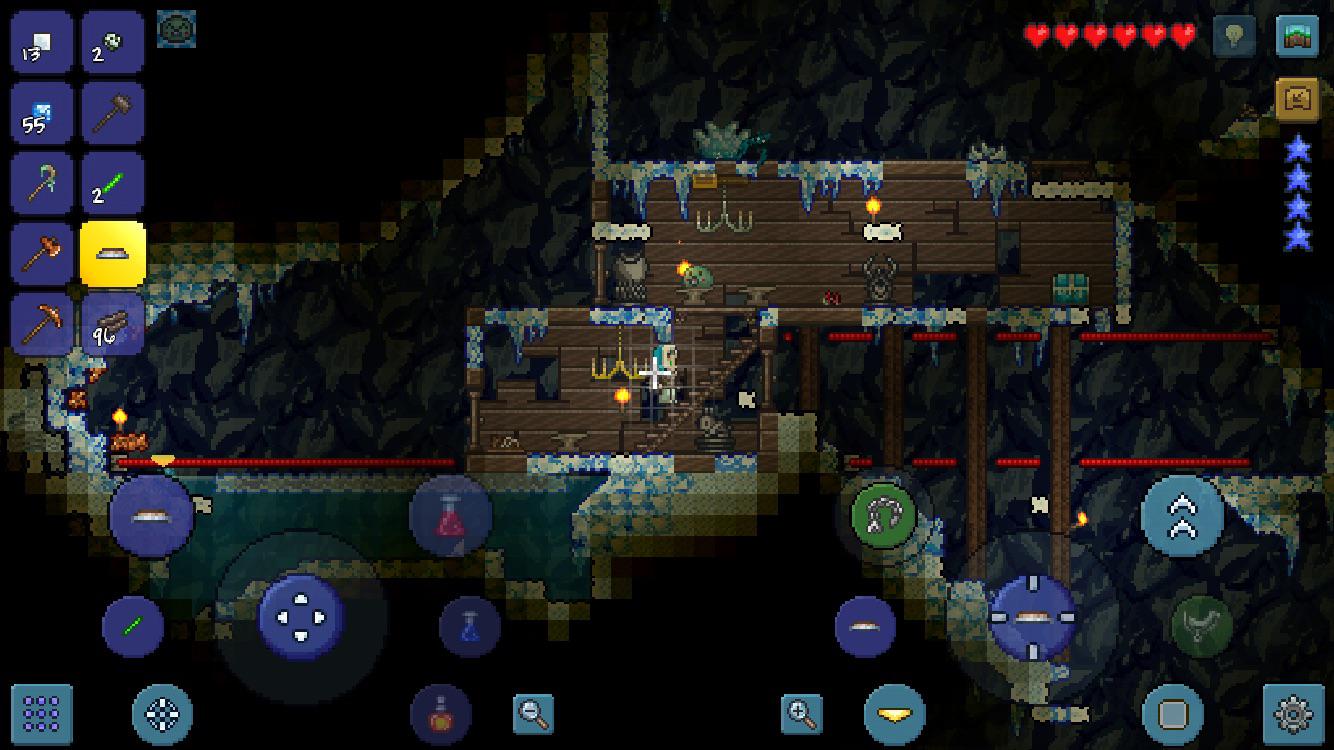Viewport: 1334px width, 750px height.
Task: Open the full inventory grid button
Action: tap(44, 715)
